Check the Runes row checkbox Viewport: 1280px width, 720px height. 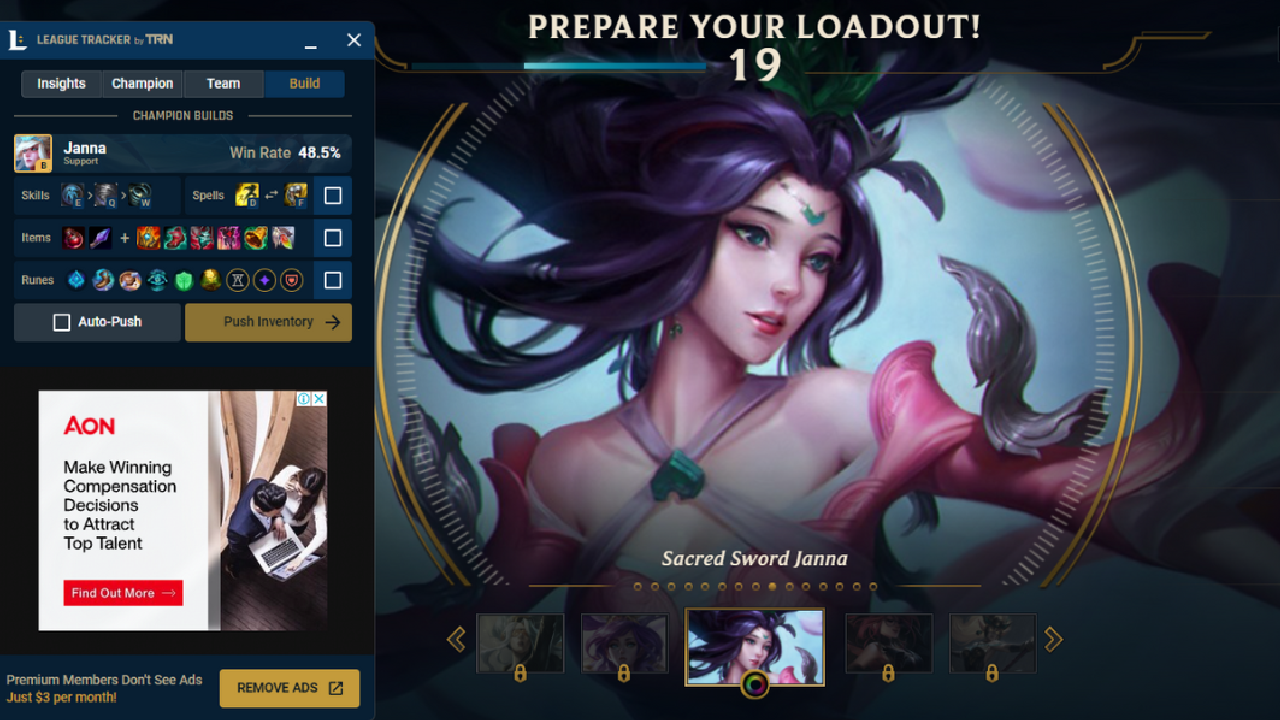[x=333, y=280]
